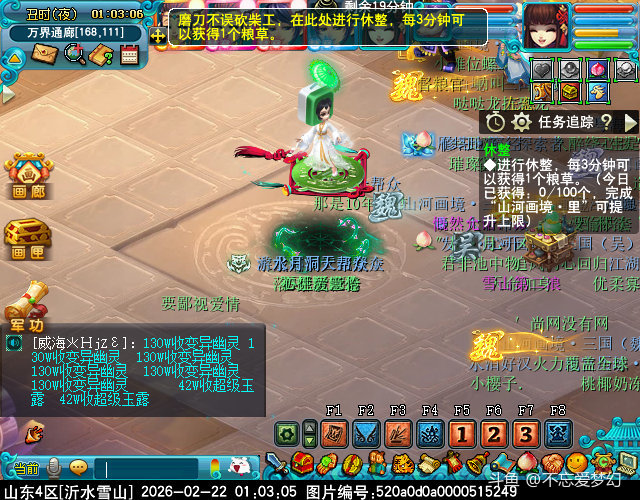Show quest tracker help question mark
The width and height of the screenshot is (640, 500).
[x=606, y=121]
